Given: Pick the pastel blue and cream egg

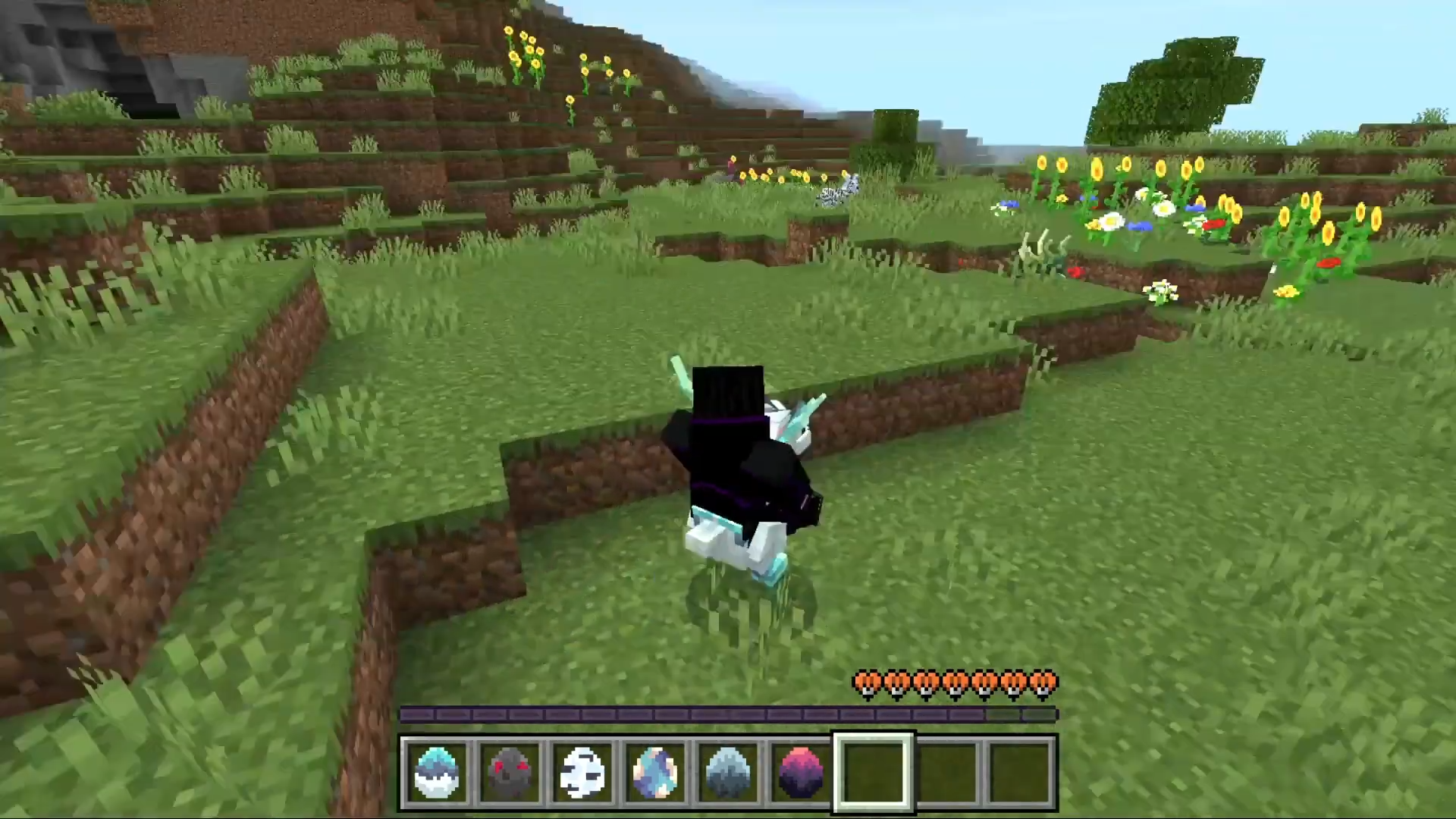Looking at the screenshot, I should coord(655,772).
